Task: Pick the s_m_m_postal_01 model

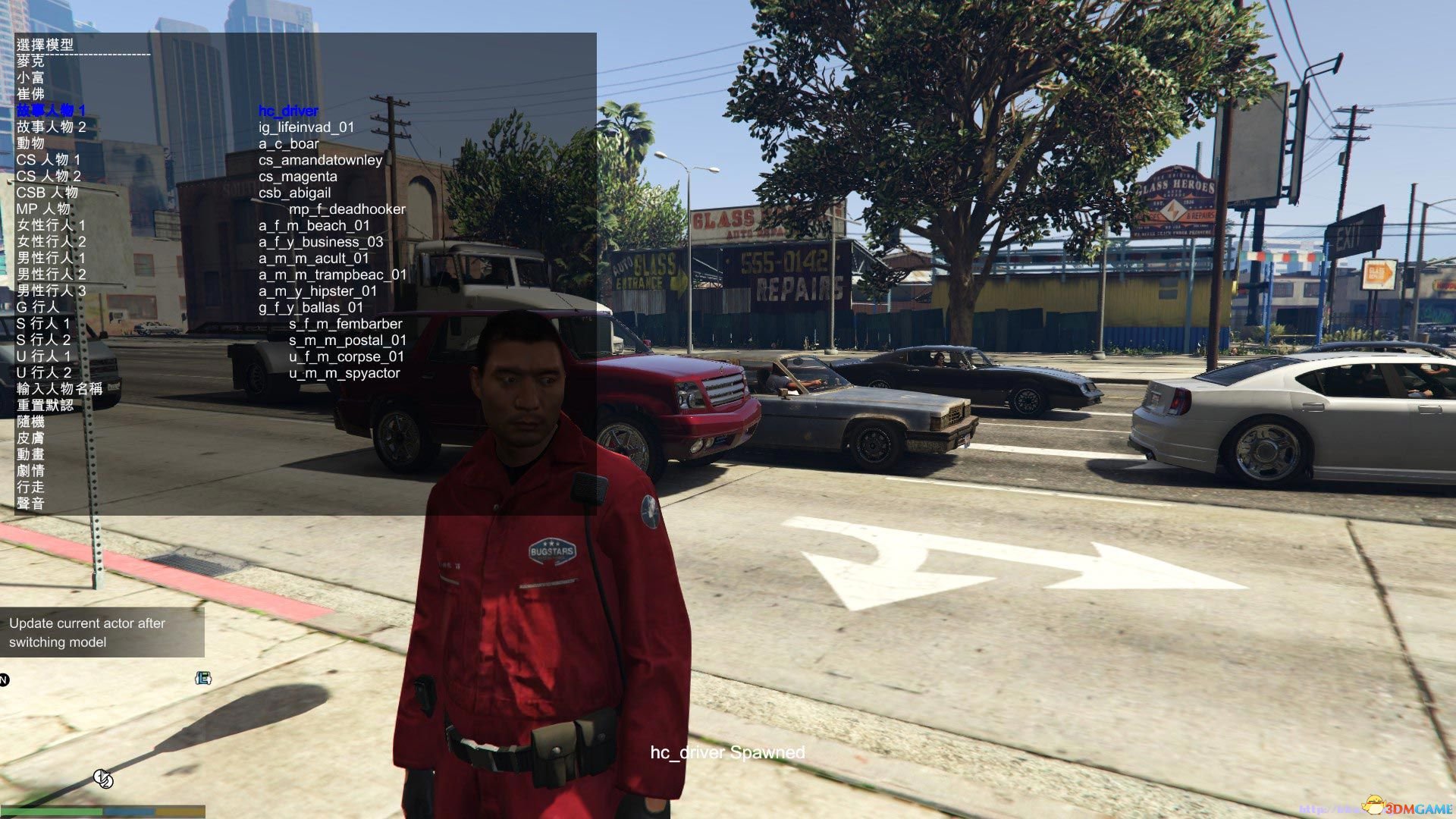Action: (x=347, y=340)
